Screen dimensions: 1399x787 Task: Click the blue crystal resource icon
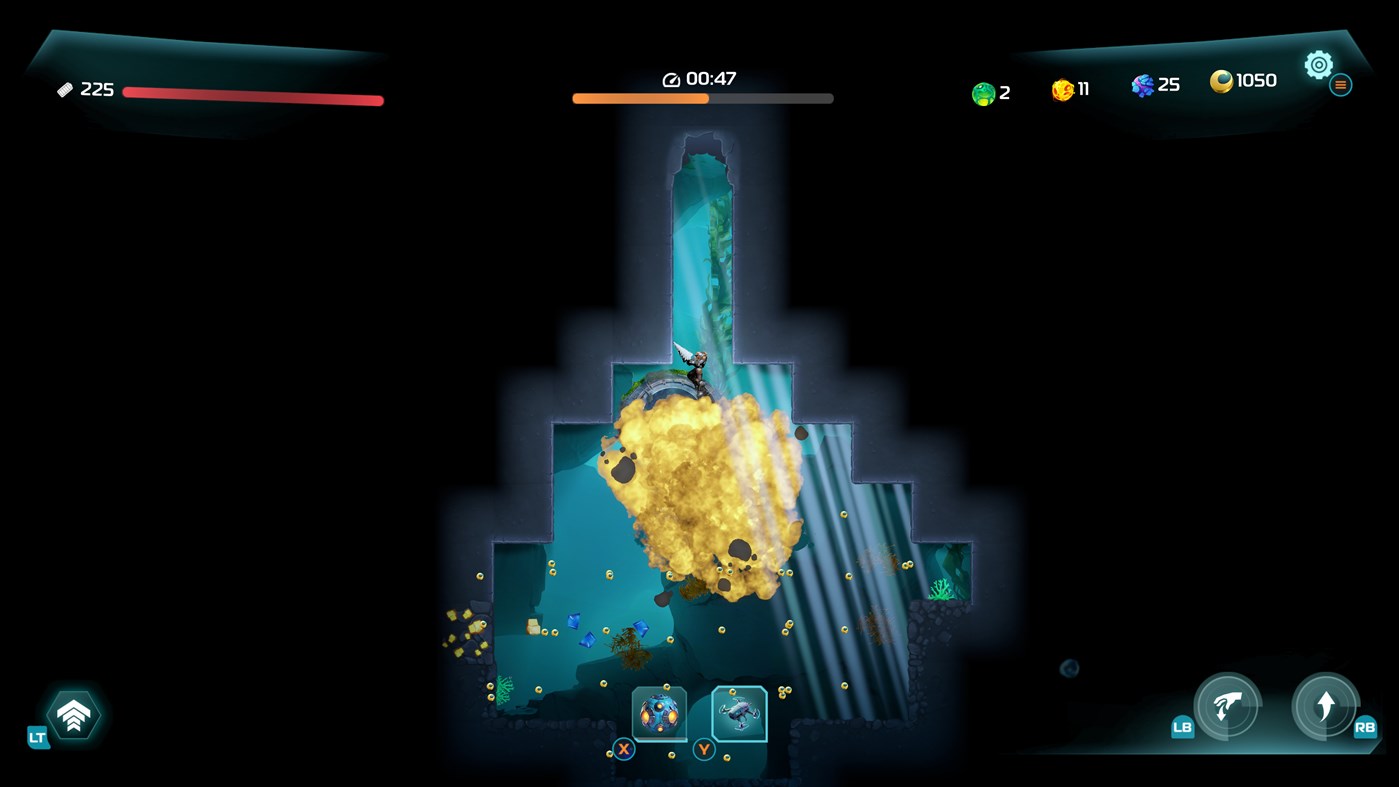[1140, 85]
